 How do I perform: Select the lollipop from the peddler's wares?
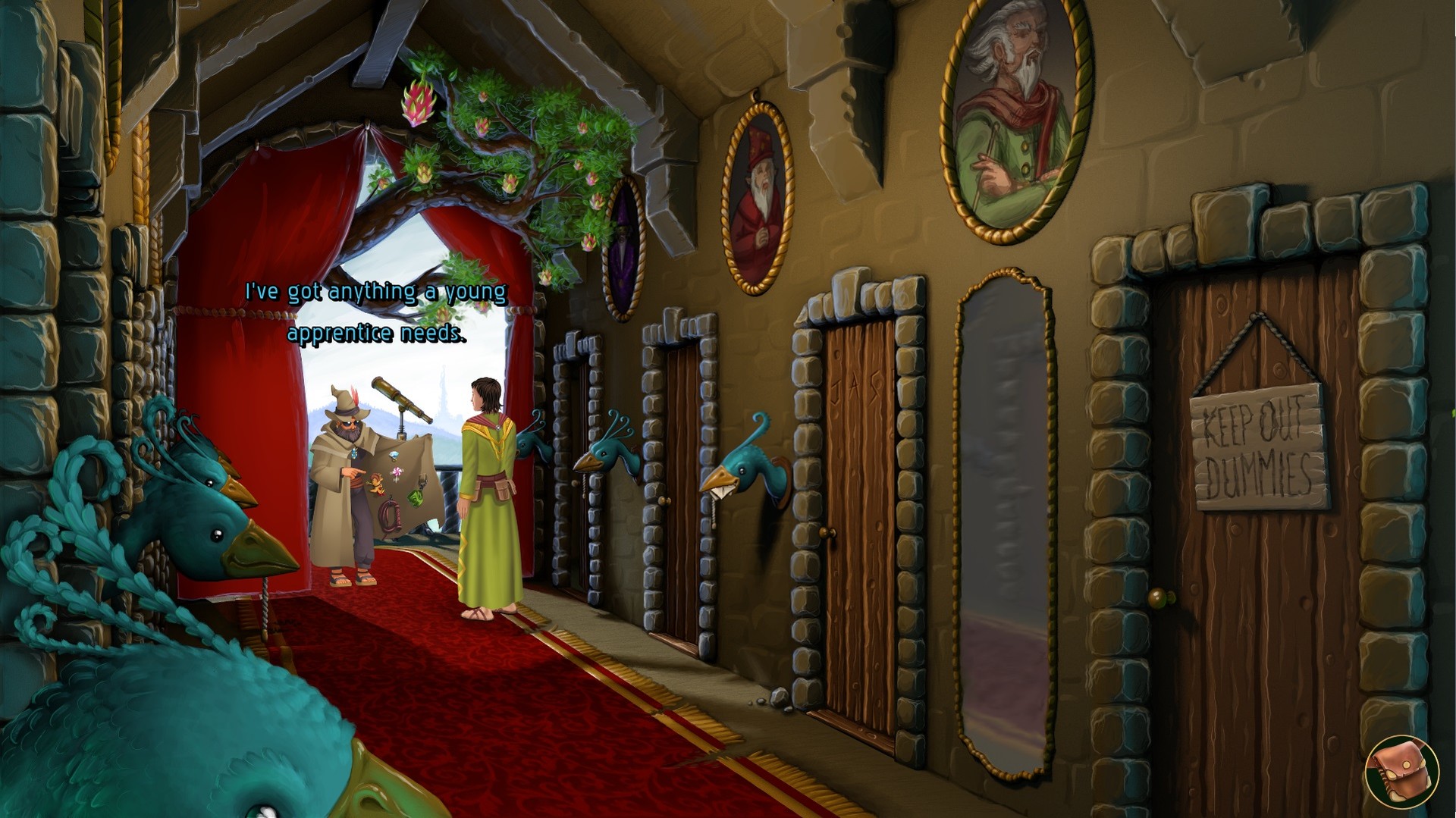click(x=397, y=472)
